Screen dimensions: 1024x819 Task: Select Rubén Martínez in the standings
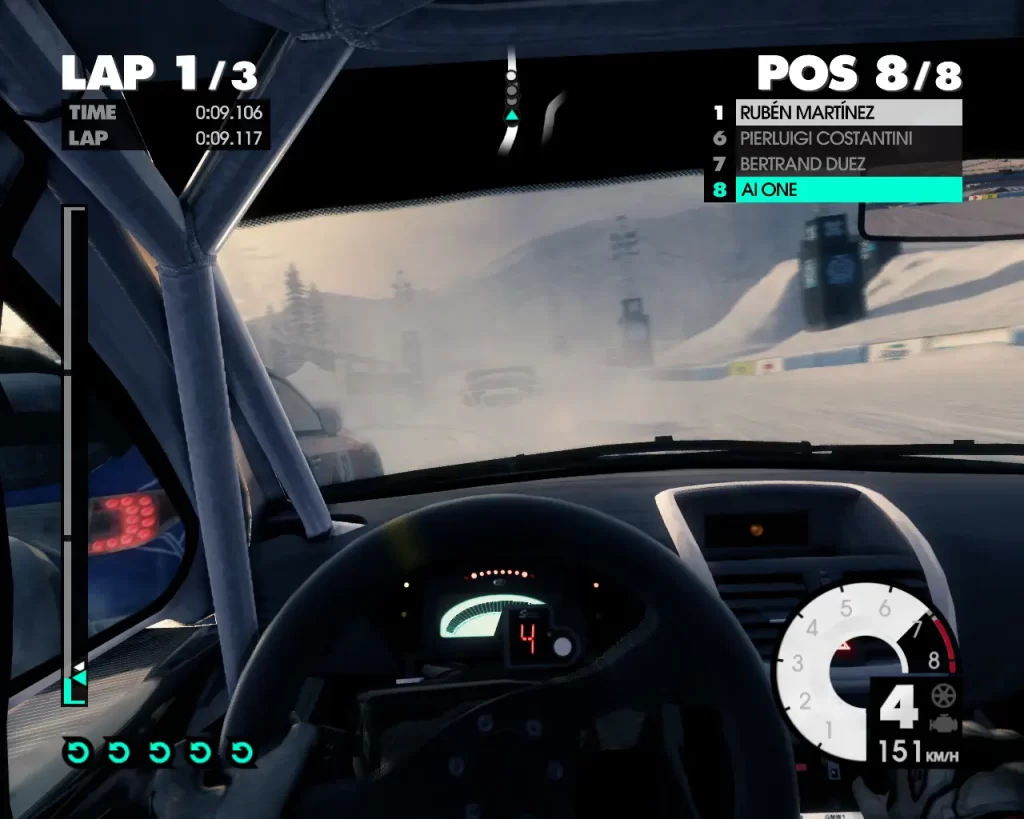click(x=848, y=113)
